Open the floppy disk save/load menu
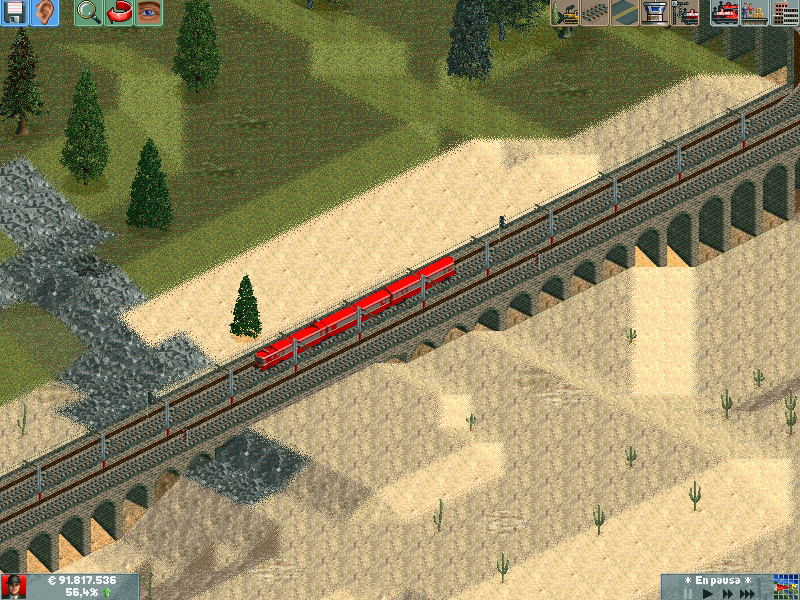The image size is (800, 600). [15, 13]
